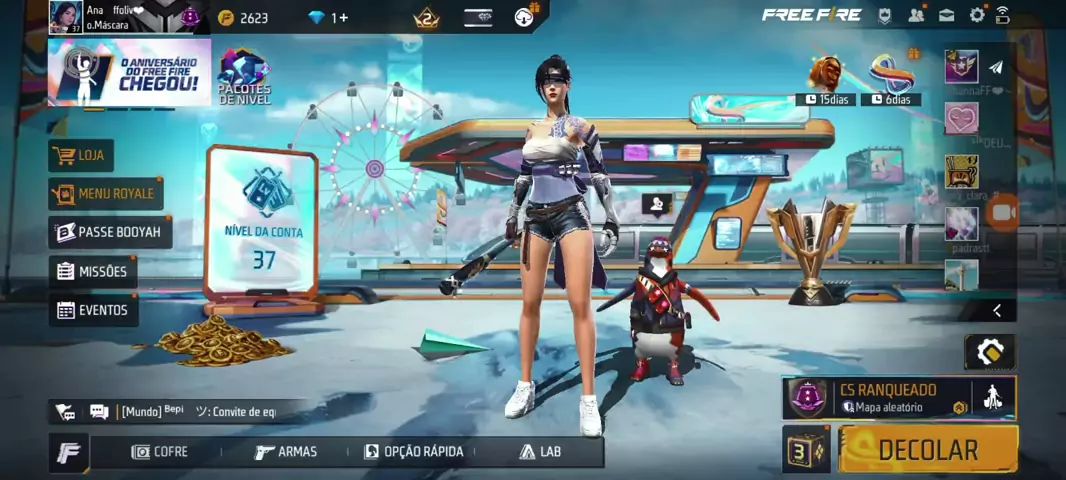Add diamonds with the diamond counter
The height and width of the screenshot is (480, 1066).
tap(329, 17)
